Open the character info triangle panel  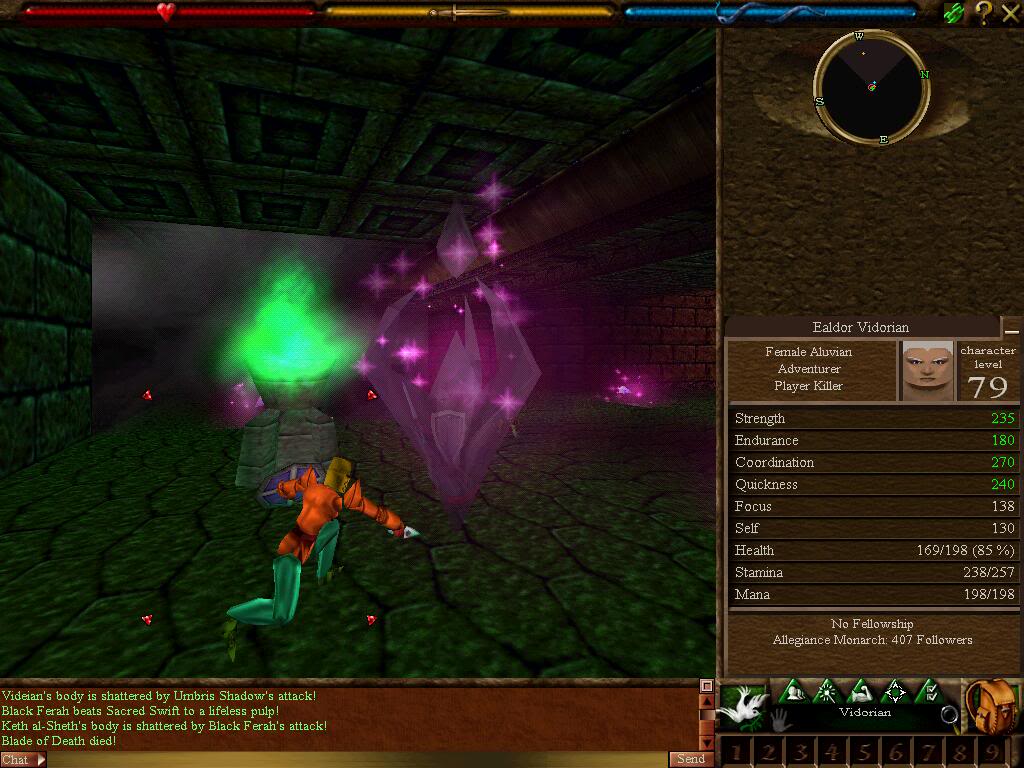(x=793, y=691)
